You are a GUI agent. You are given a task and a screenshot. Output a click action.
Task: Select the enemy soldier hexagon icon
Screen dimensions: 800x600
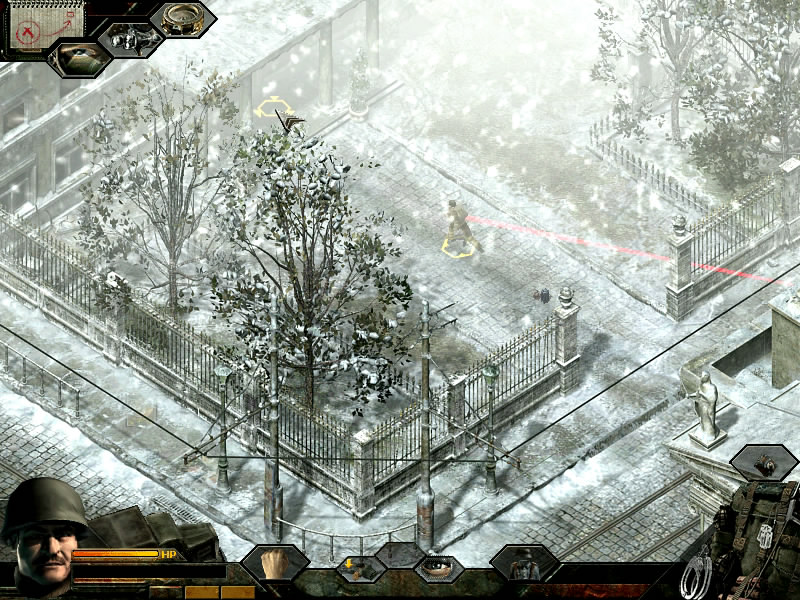[523, 564]
